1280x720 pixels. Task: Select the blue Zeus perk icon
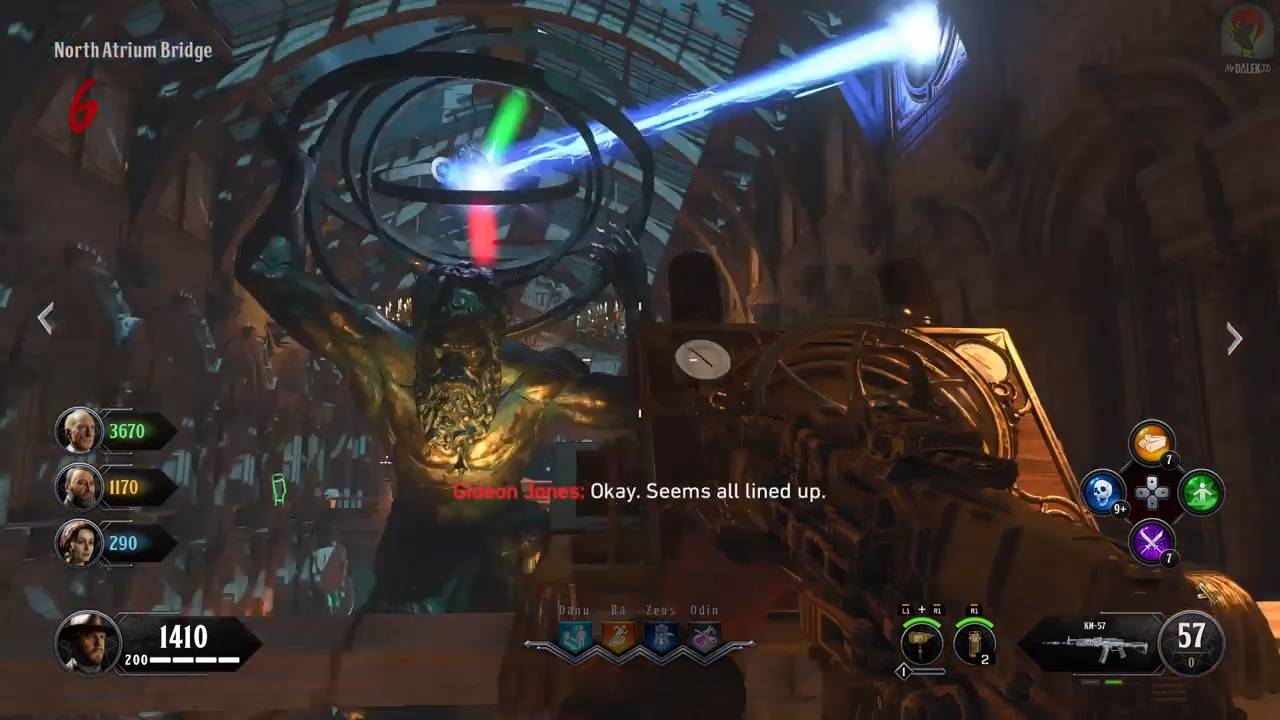(x=661, y=637)
